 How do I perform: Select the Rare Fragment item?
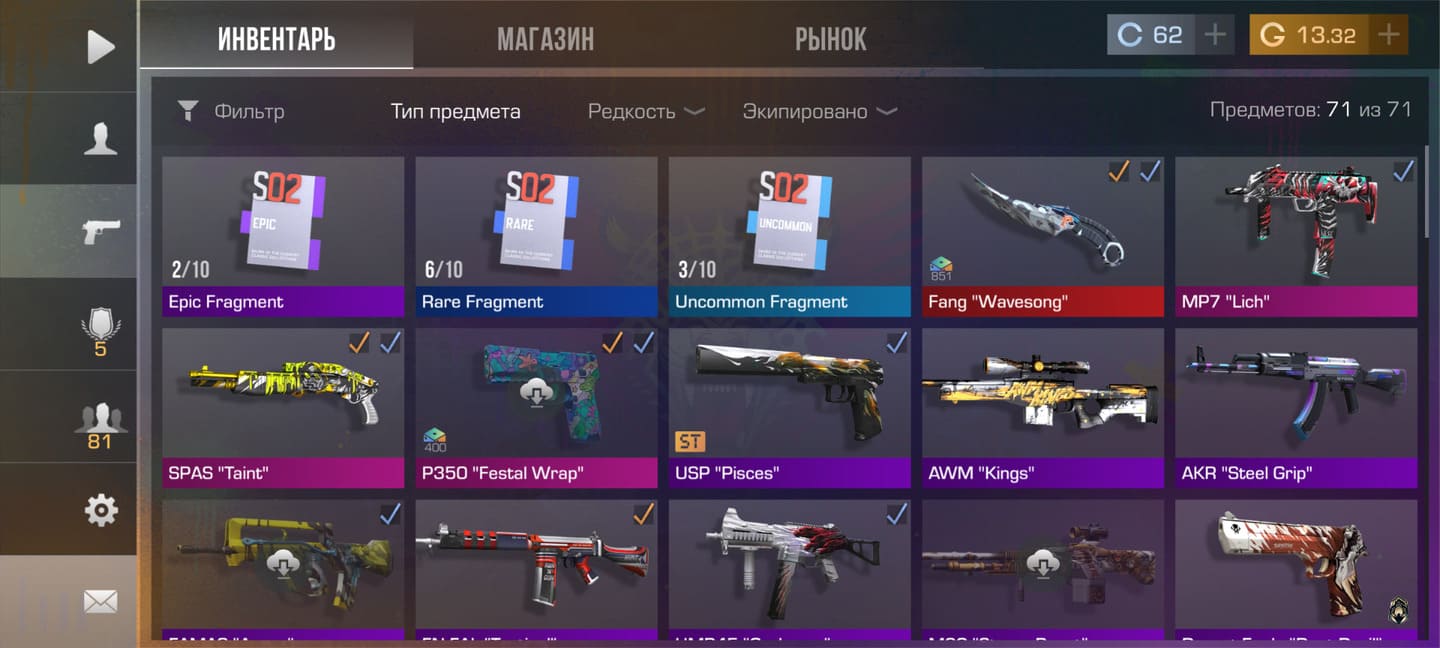point(536,235)
